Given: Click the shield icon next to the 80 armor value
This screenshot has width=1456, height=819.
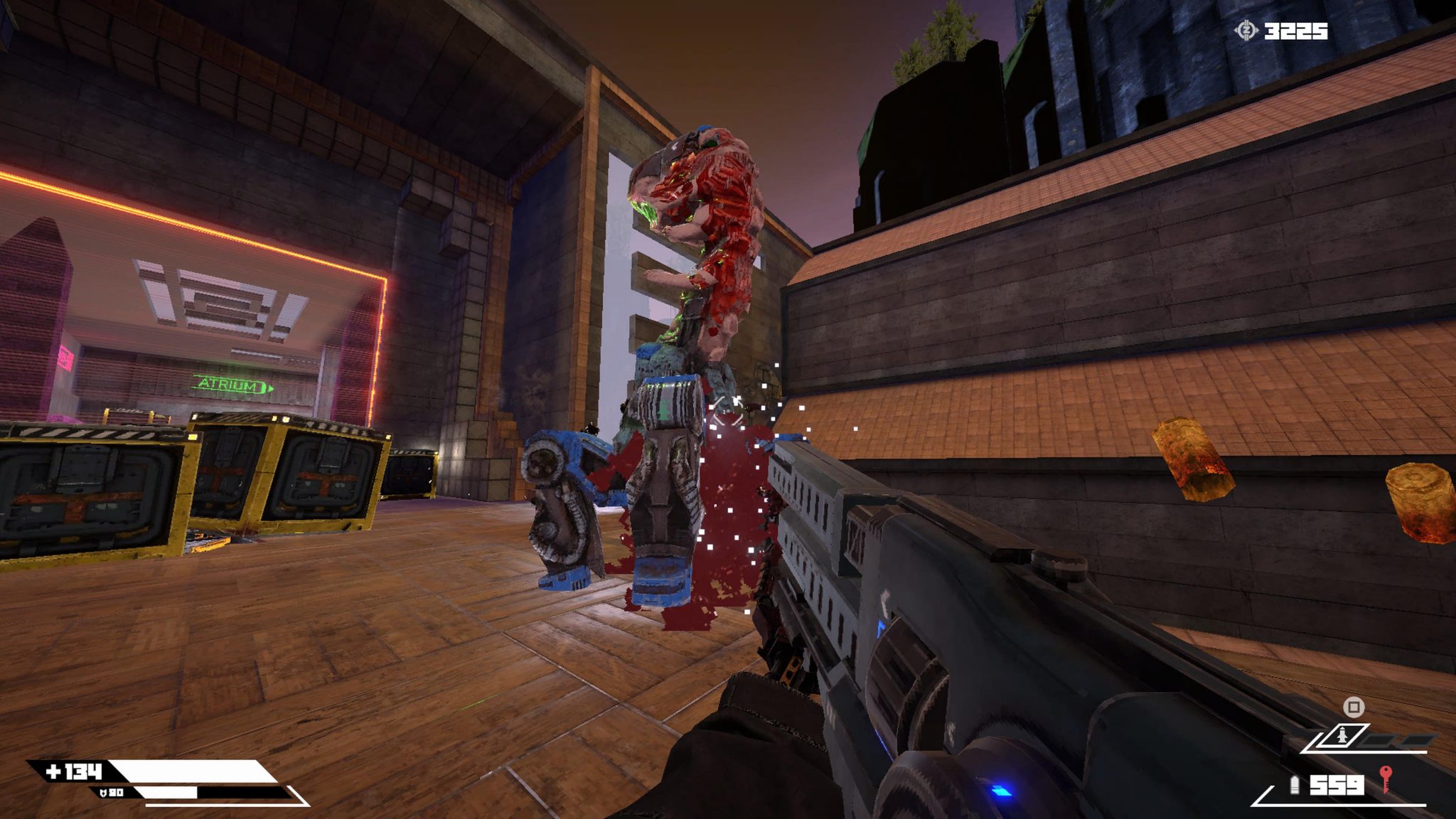Looking at the screenshot, I should pos(104,793).
